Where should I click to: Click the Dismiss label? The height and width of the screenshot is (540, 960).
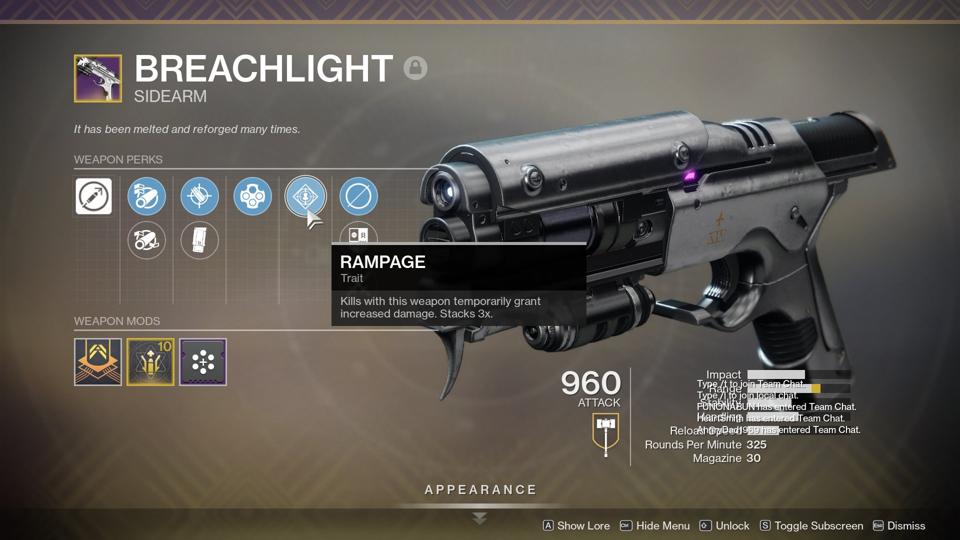pos(905,525)
